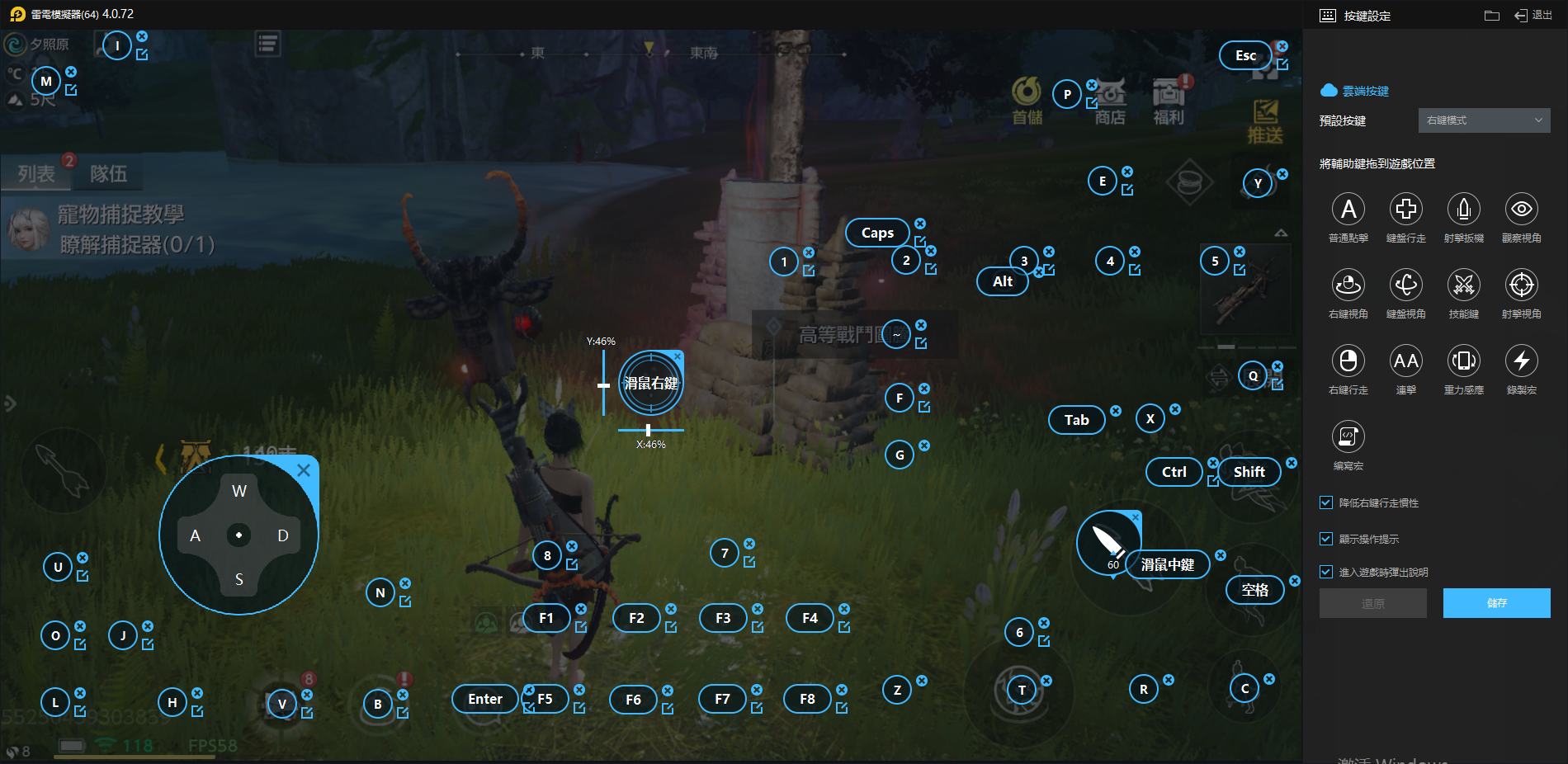Save the key mapping with 儲存
The image size is (1568, 764).
tap(1496, 603)
